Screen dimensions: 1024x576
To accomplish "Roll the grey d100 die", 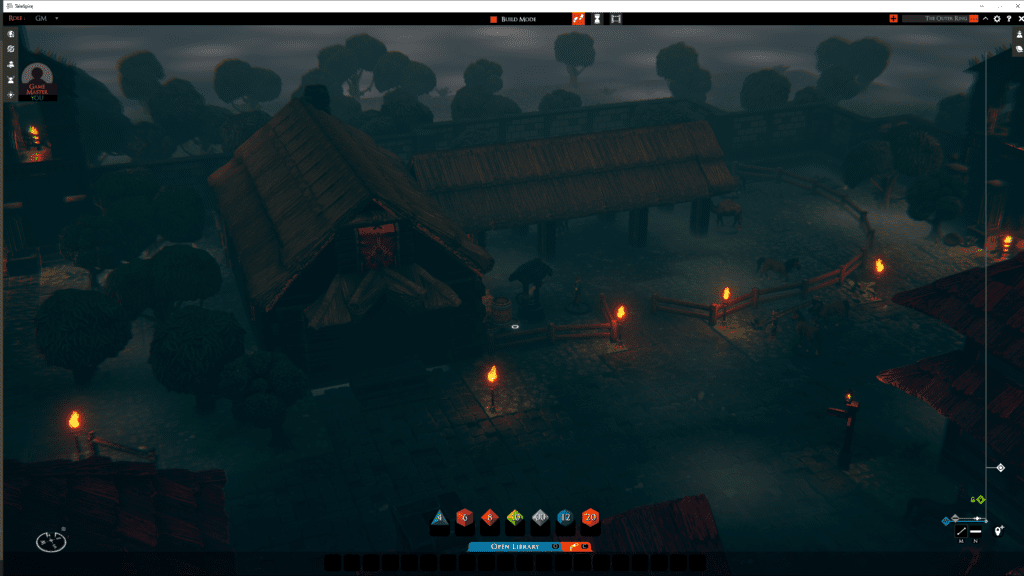I will [540, 518].
